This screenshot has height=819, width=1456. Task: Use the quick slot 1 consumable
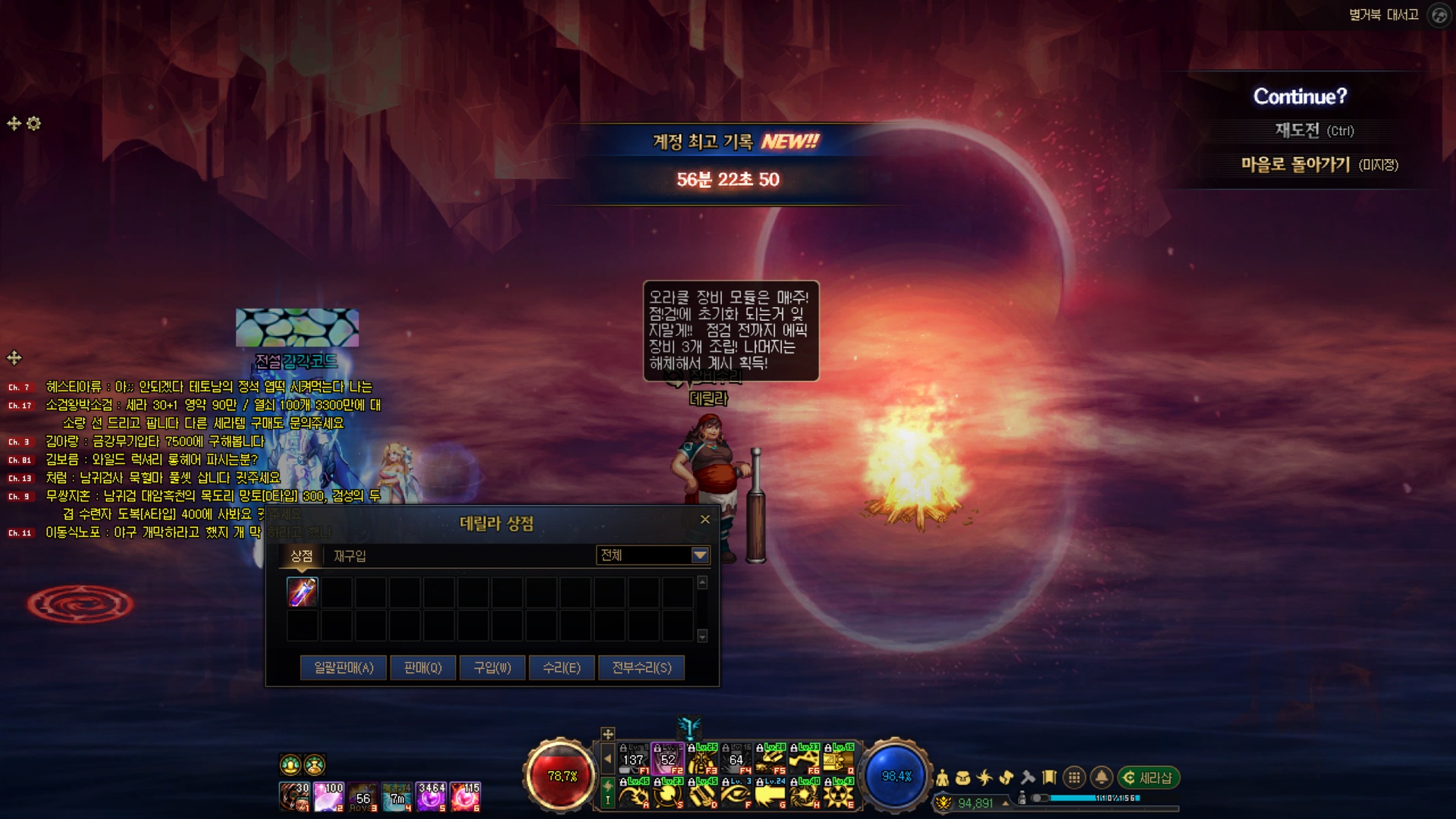pyautogui.click(x=294, y=797)
